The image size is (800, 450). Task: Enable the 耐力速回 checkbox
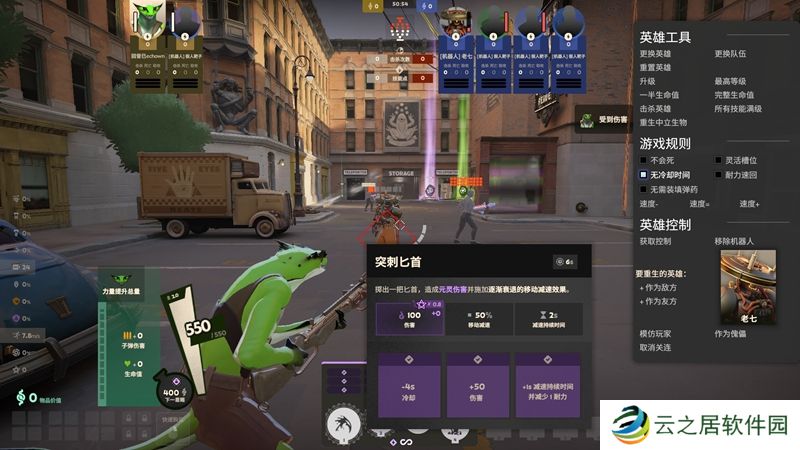(718, 174)
